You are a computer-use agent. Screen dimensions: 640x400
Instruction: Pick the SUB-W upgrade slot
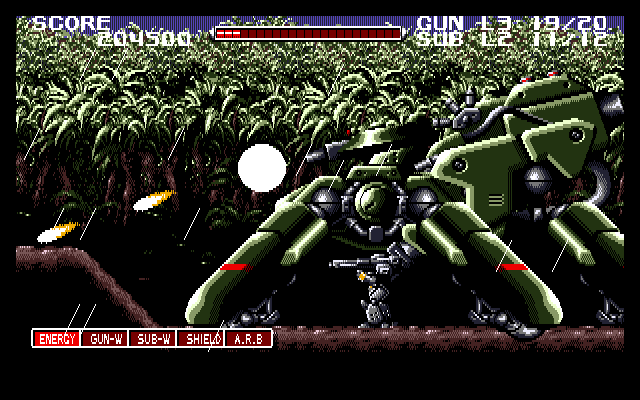tap(152, 339)
